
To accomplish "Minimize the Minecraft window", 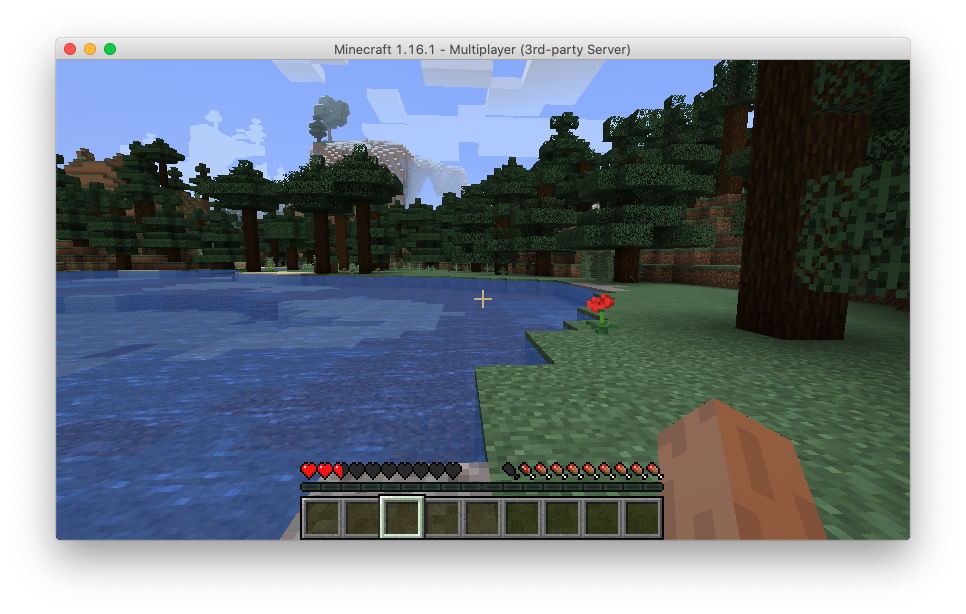I will (90, 49).
